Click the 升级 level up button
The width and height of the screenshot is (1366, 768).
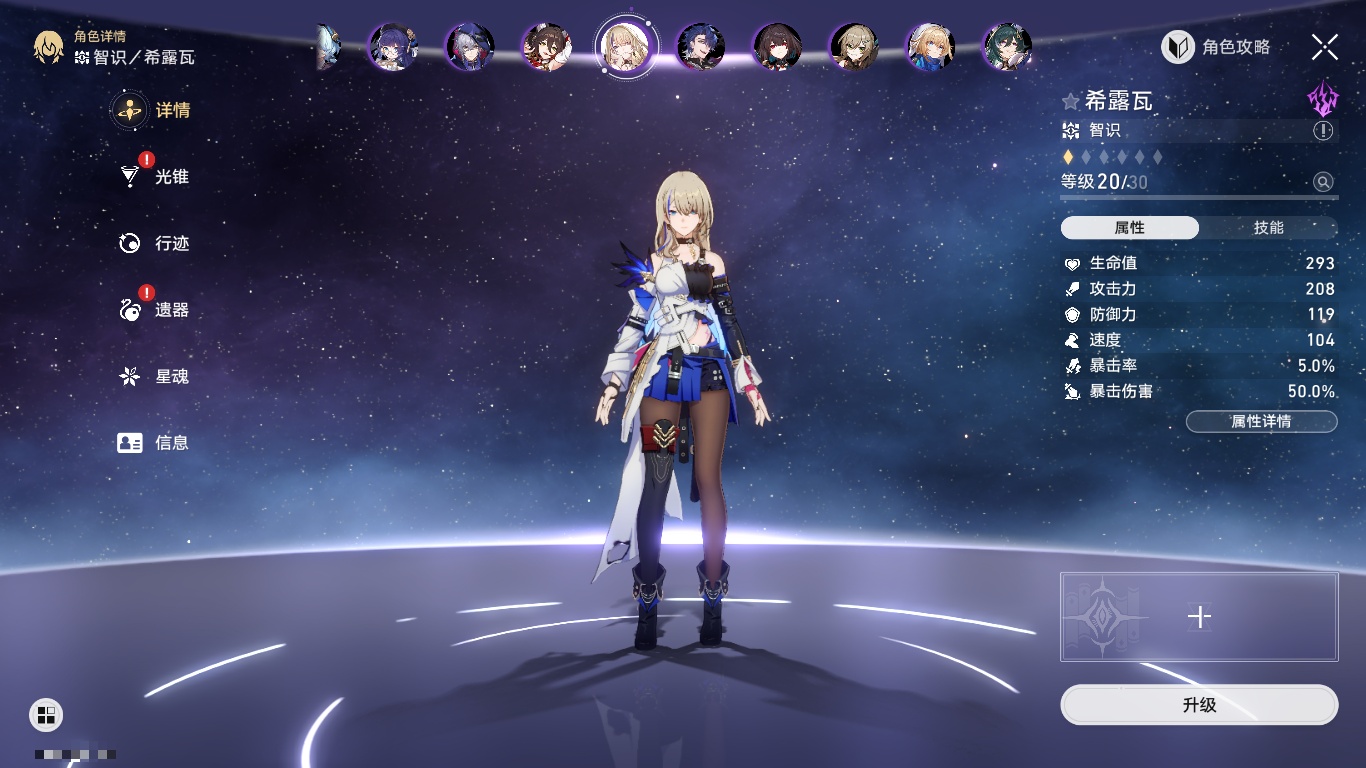(x=1199, y=705)
